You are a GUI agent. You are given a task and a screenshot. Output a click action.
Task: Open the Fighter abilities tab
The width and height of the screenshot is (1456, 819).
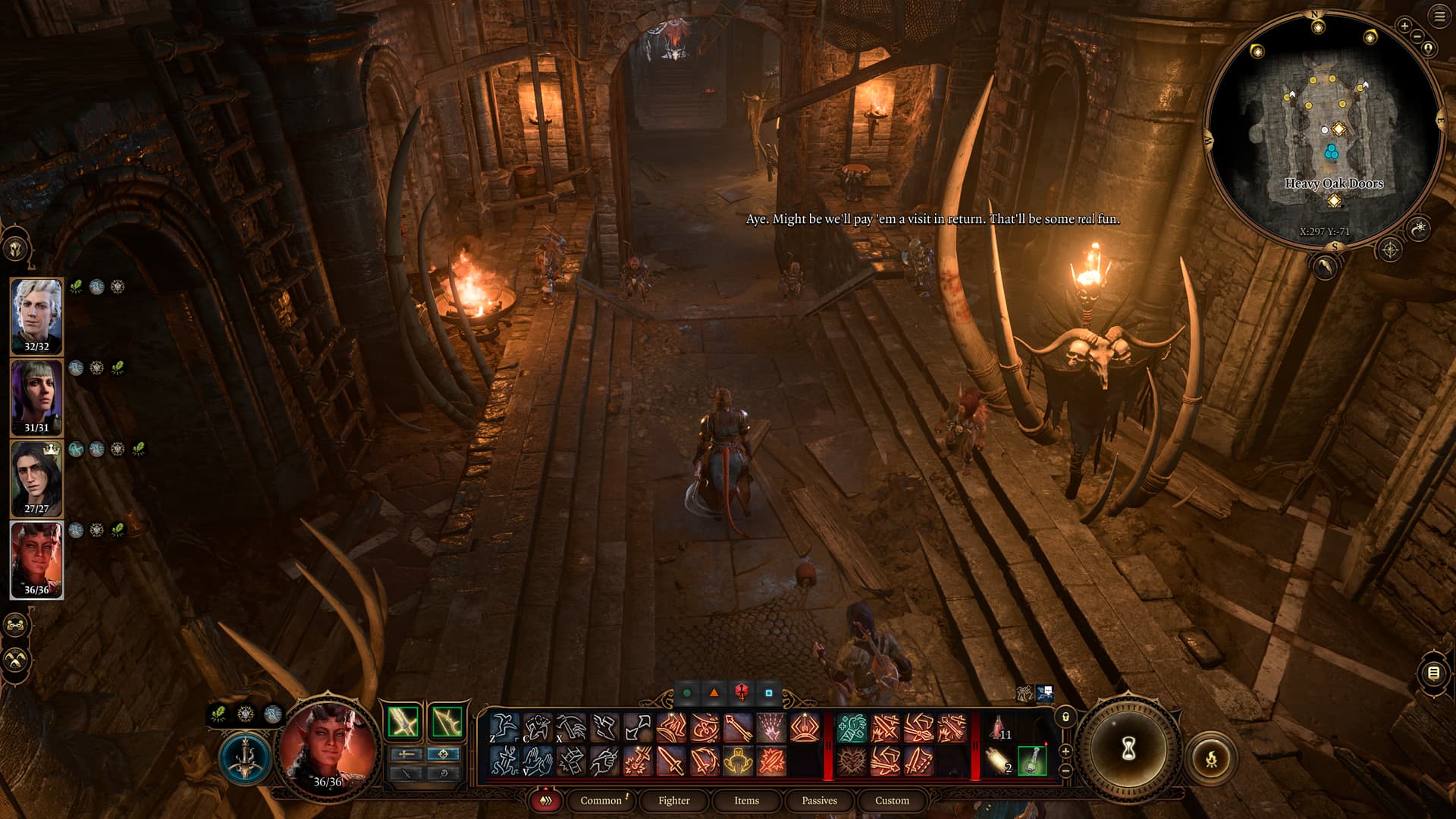[673, 800]
